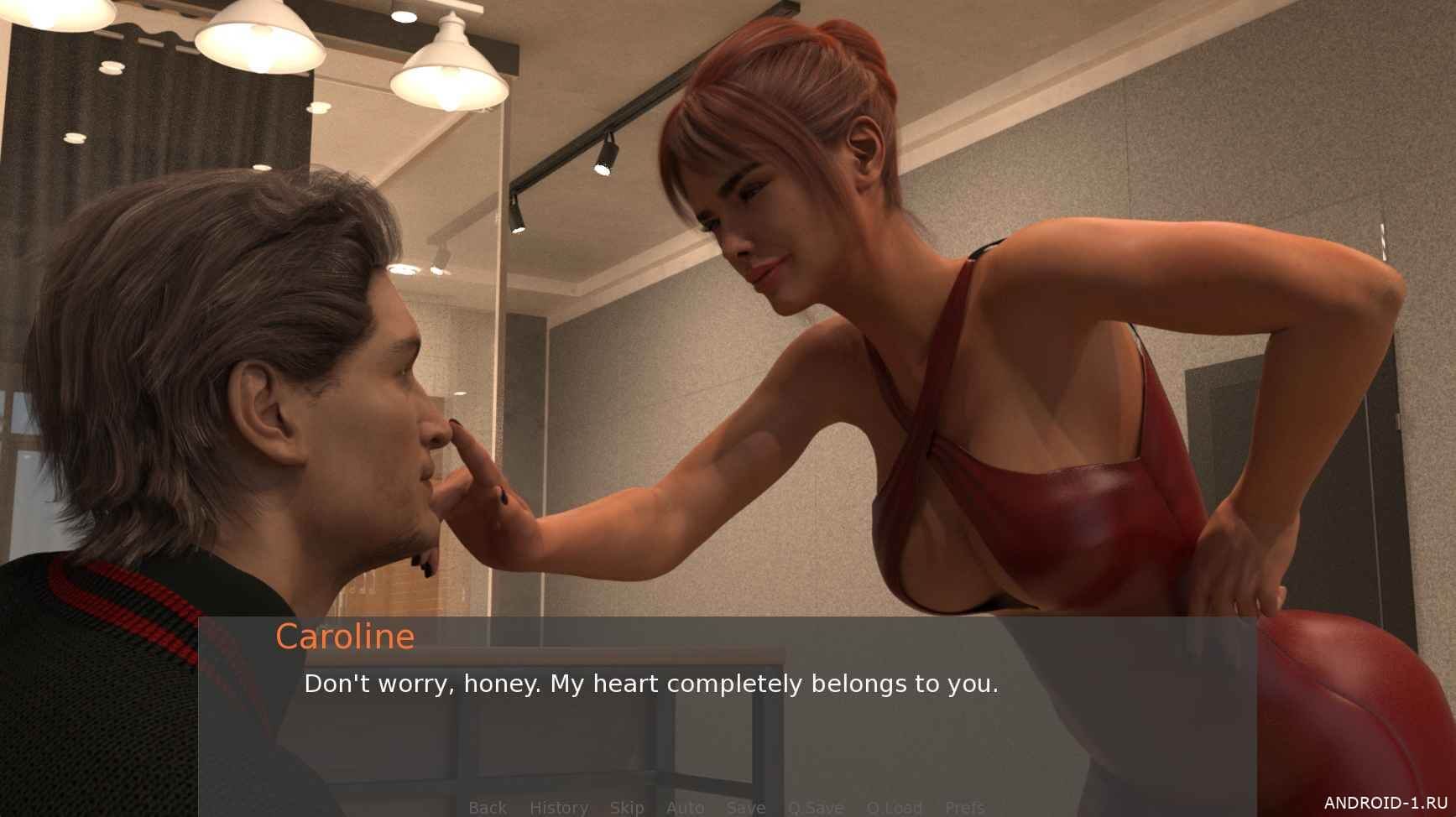Quick load with Q.Load
This screenshot has width=1456, height=817.
(894, 807)
